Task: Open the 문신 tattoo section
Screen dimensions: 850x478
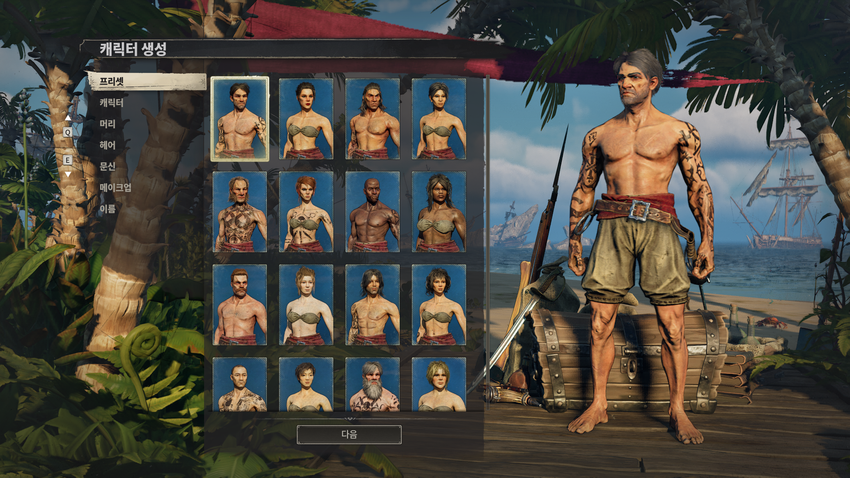Action: click(x=108, y=166)
